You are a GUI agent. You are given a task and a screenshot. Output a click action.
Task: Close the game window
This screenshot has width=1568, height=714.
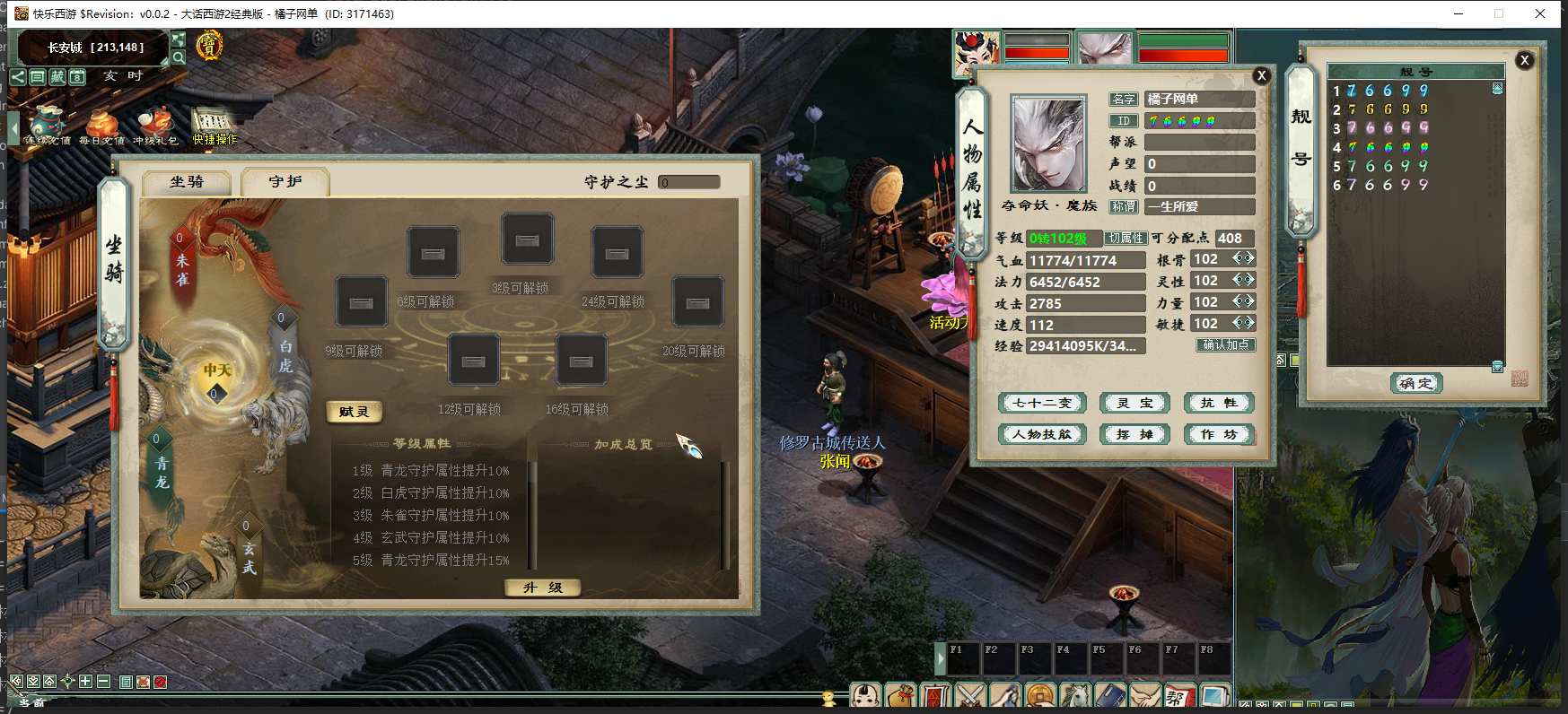tap(1540, 13)
